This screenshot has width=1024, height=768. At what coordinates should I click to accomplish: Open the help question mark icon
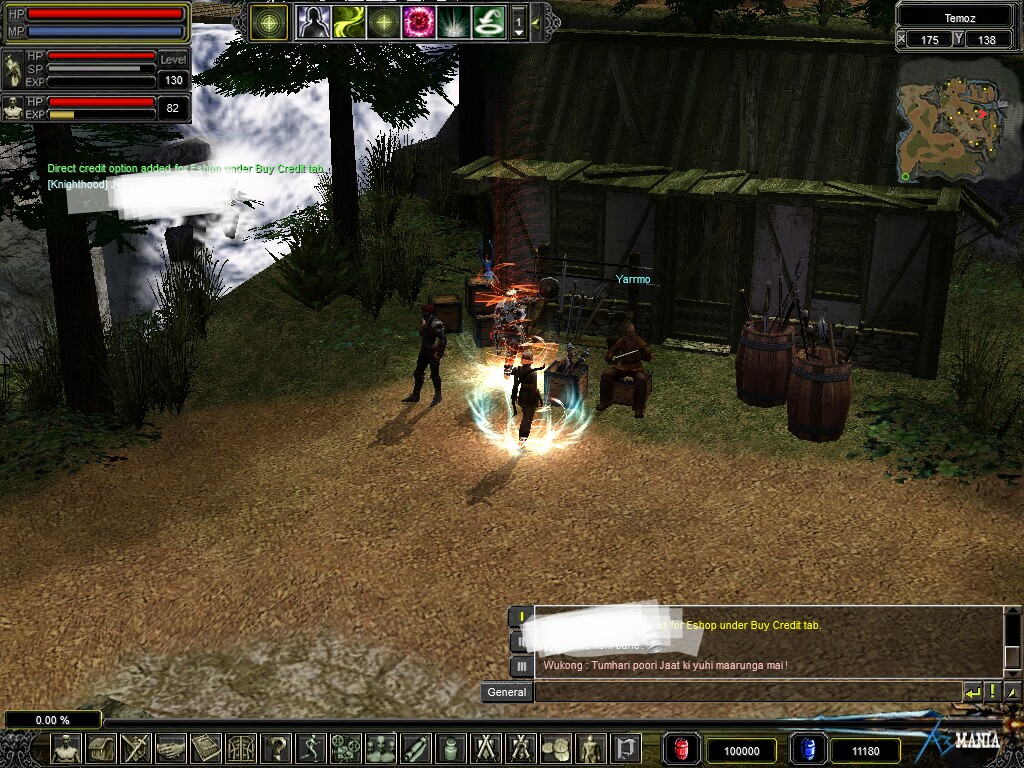pos(275,748)
